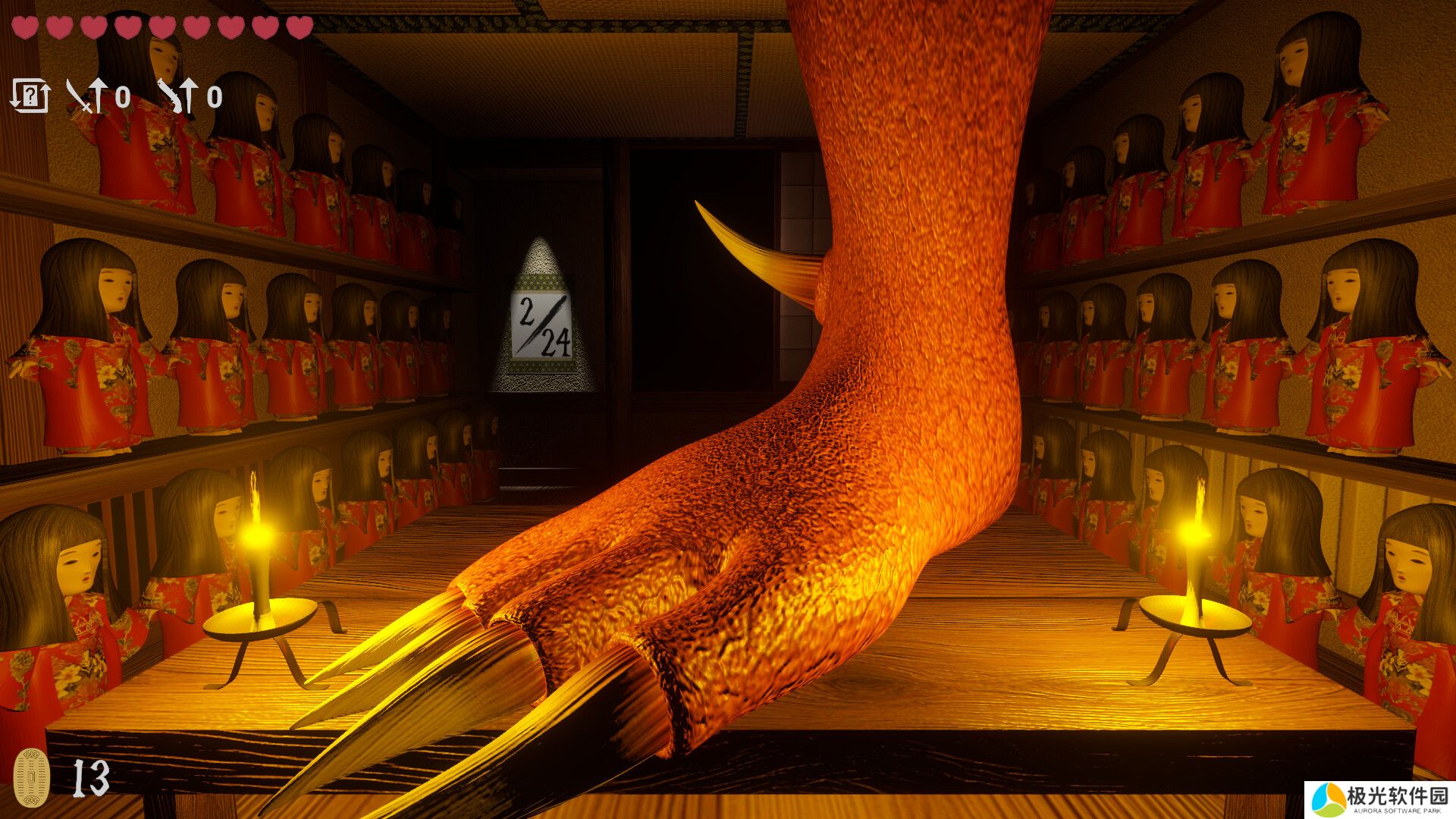Click the gold koban coin icon
Viewport: 1456px width, 819px height.
(x=32, y=777)
